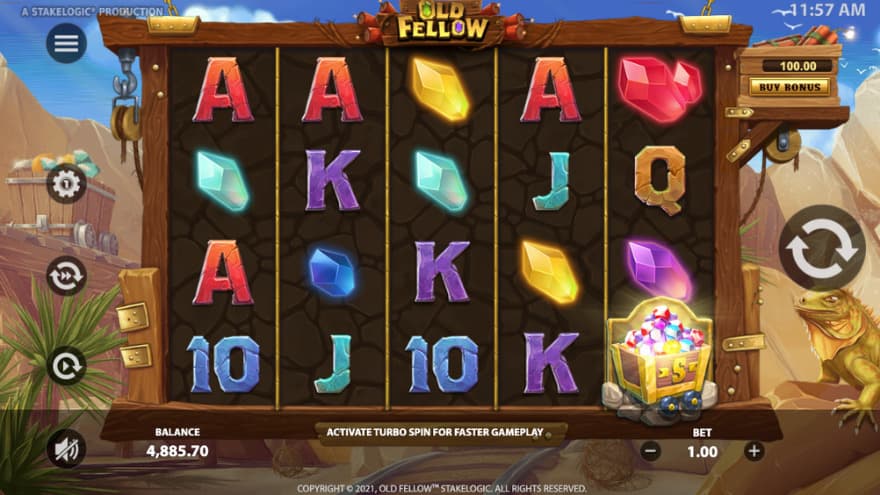Toggle sound with the muted speaker icon
Image resolution: width=880 pixels, height=495 pixels.
(66, 450)
